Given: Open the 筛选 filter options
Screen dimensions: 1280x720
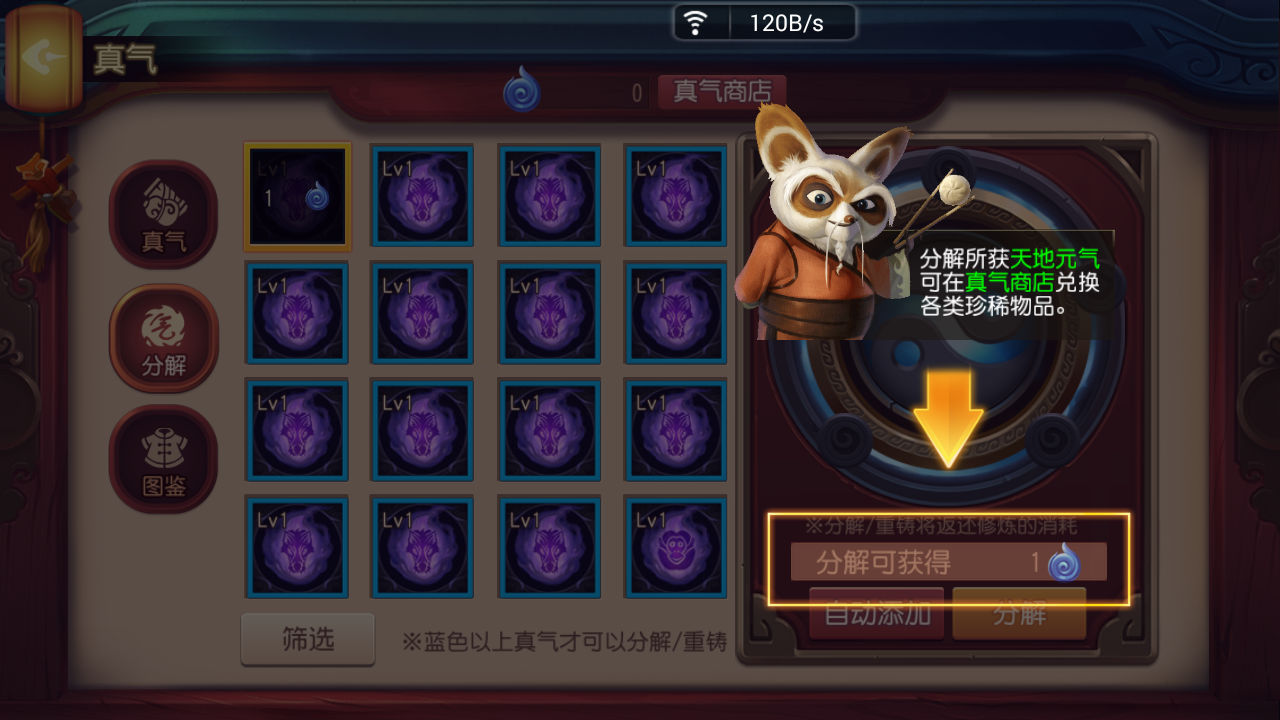Looking at the screenshot, I should point(307,640).
